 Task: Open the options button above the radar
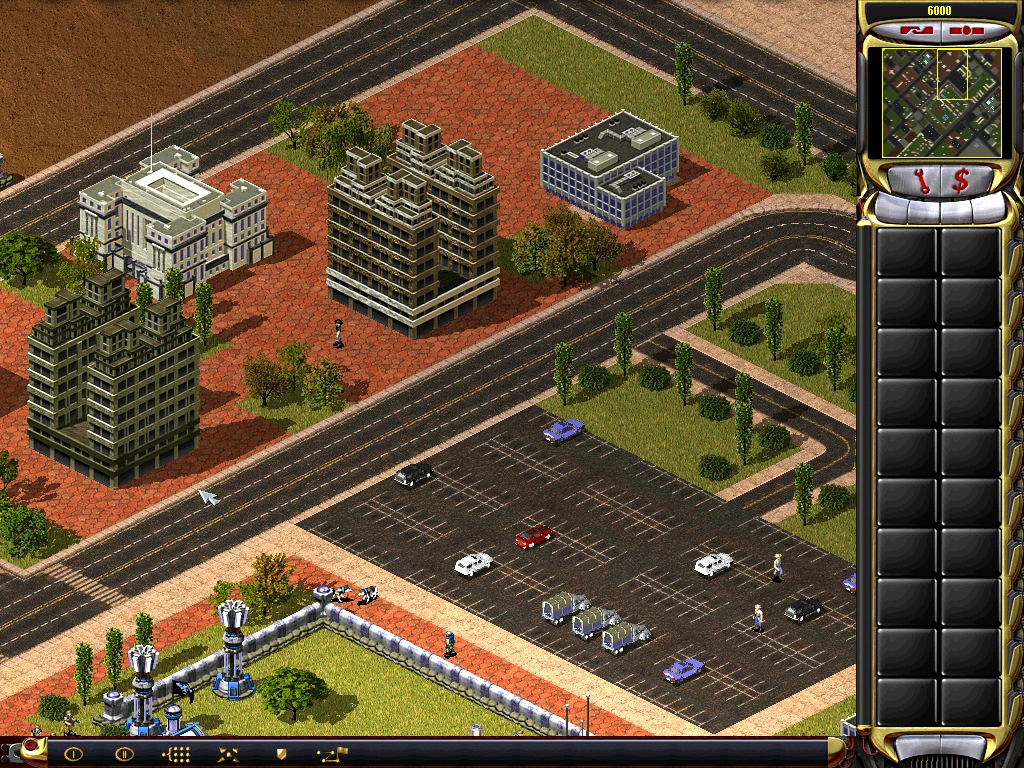[966, 30]
